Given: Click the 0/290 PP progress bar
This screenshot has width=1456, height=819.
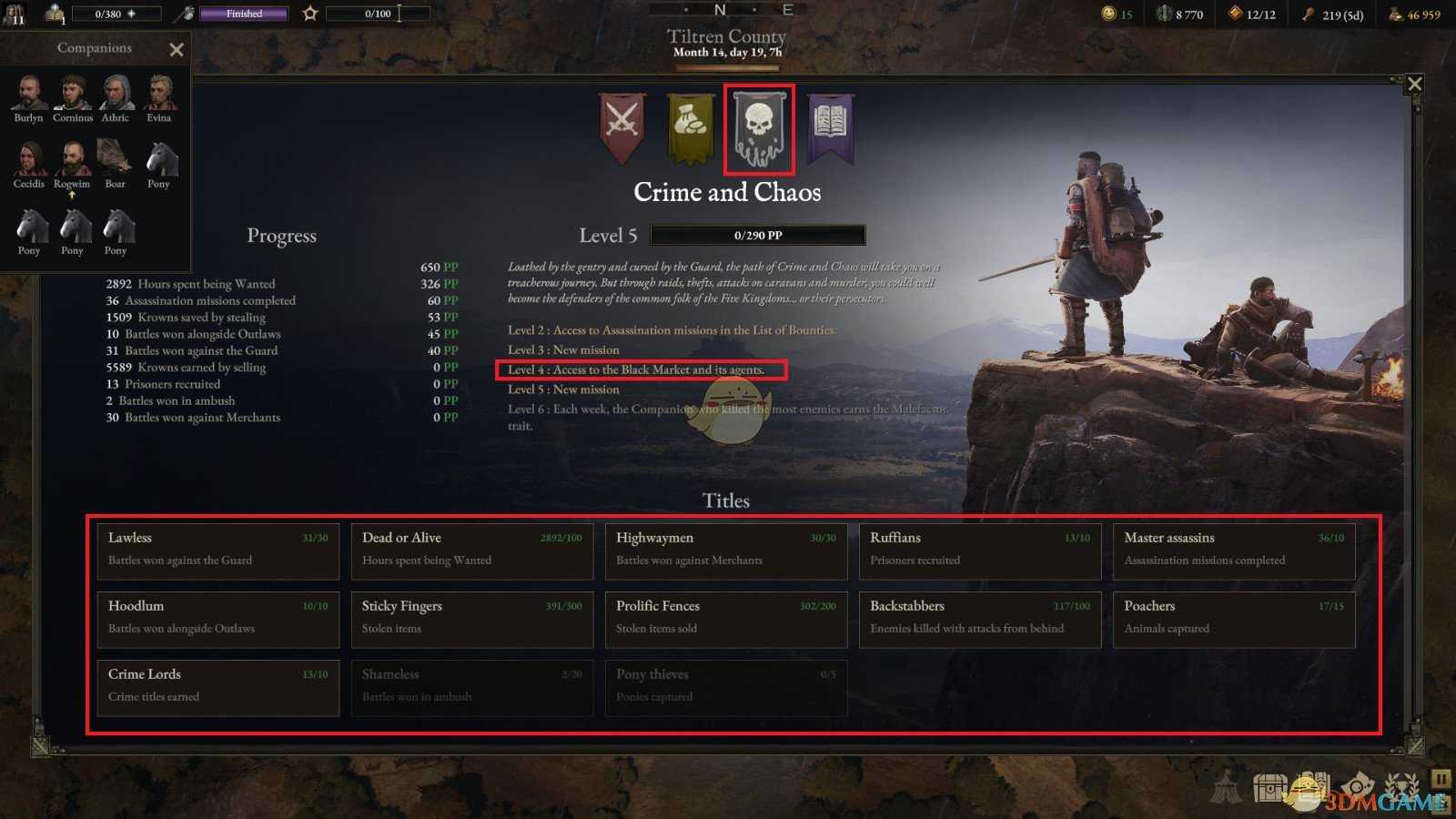Looking at the screenshot, I should 757,235.
